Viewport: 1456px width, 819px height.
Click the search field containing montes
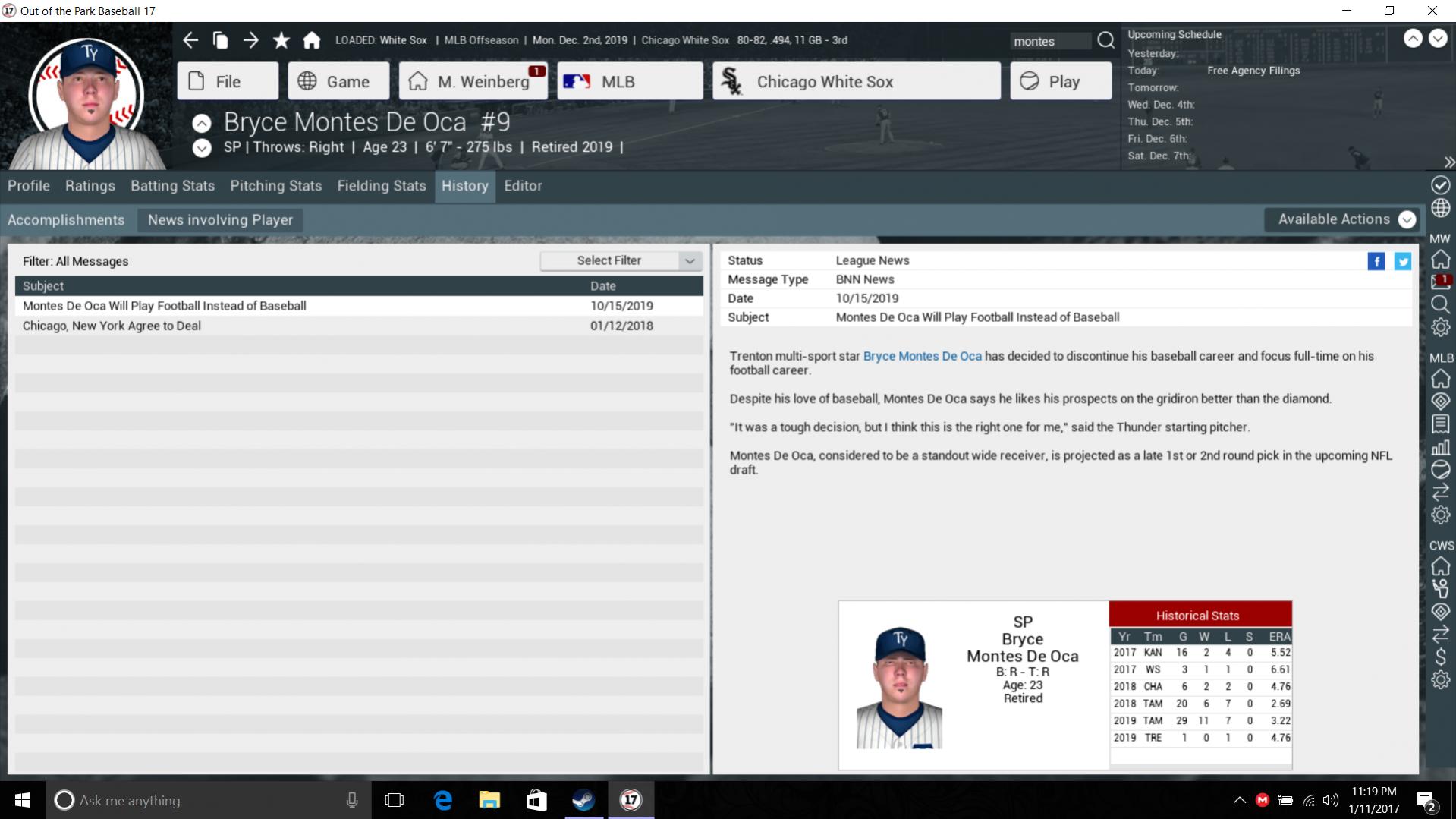point(1050,41)
